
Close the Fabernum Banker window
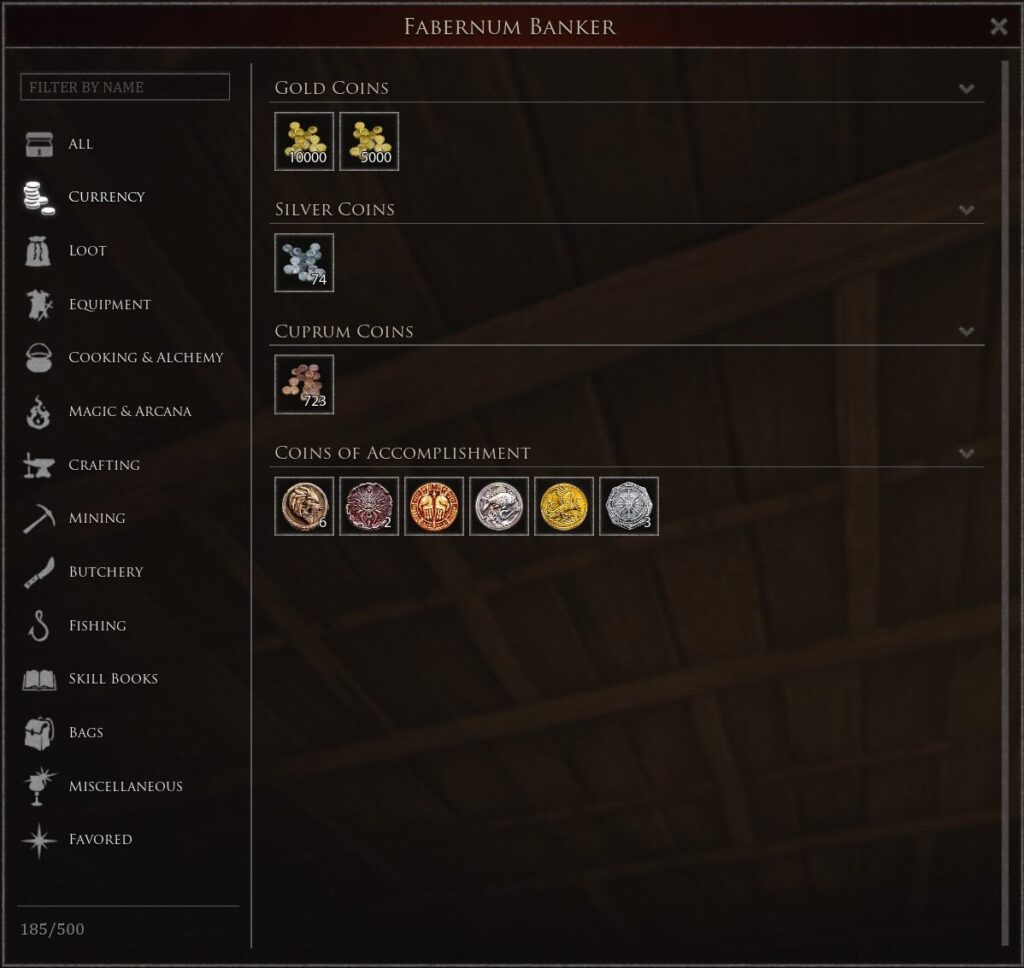(x=998, y=27)
